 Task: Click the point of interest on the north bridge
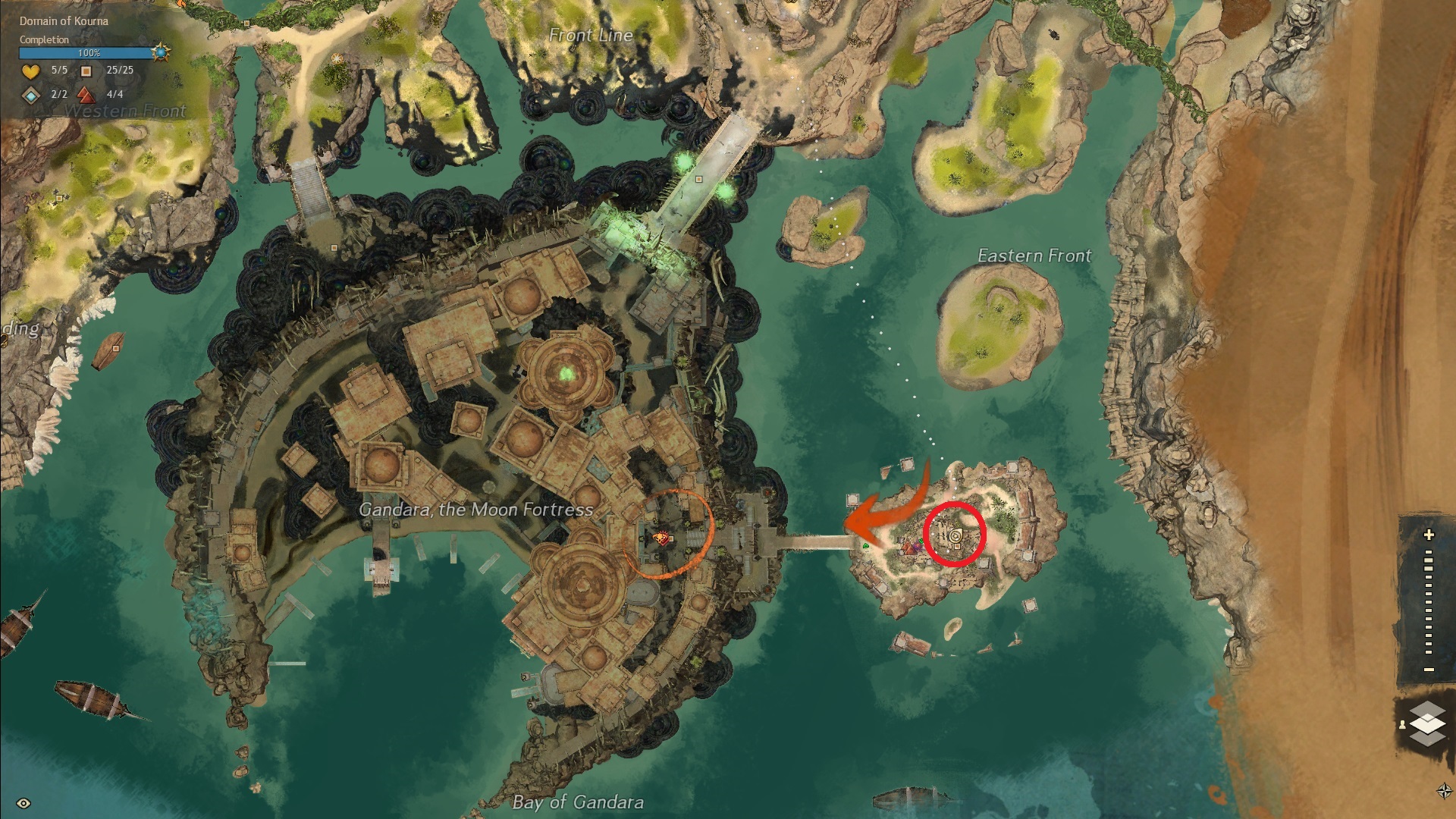(698, 180)
